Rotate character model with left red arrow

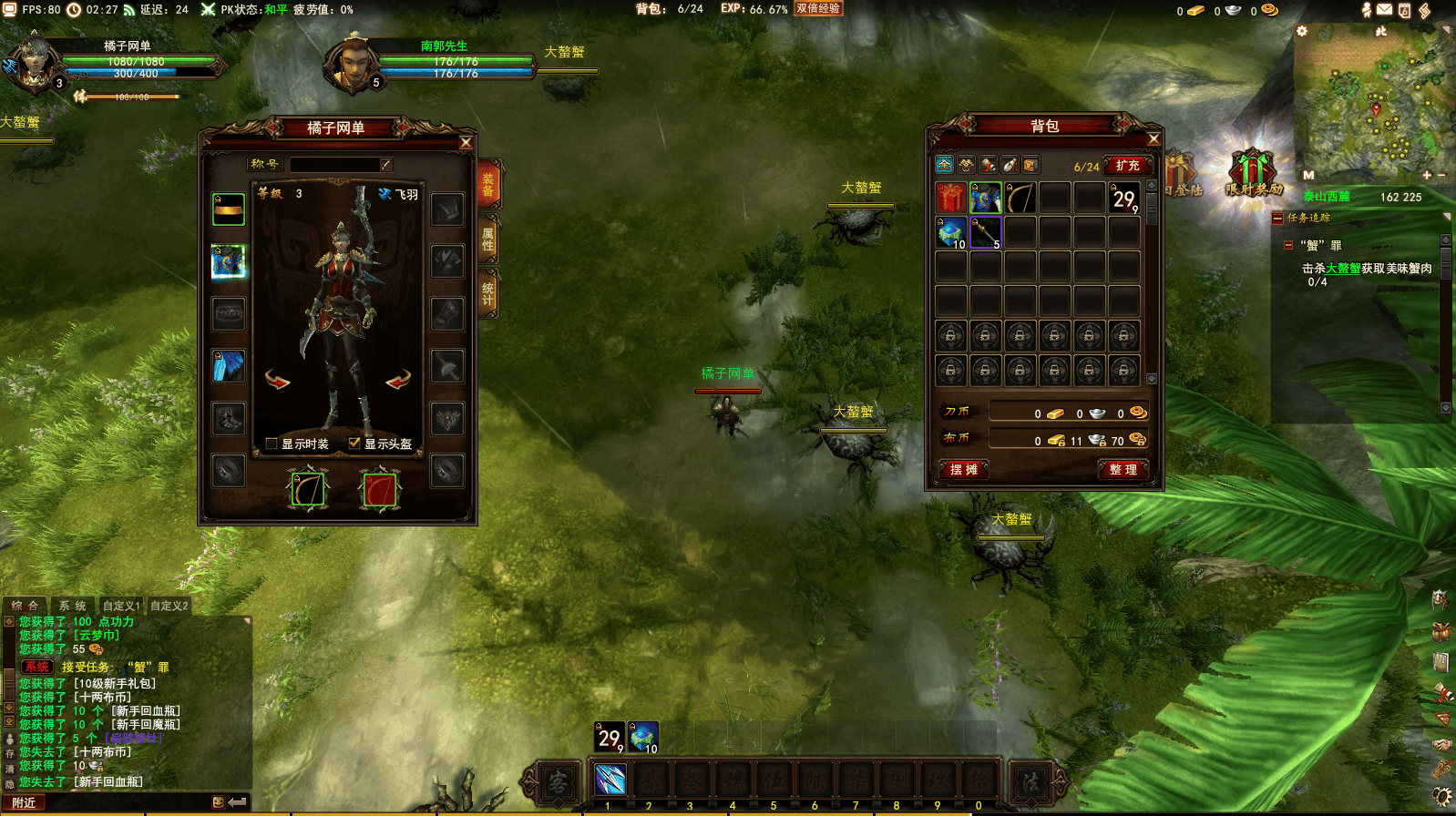pos(277,379)
